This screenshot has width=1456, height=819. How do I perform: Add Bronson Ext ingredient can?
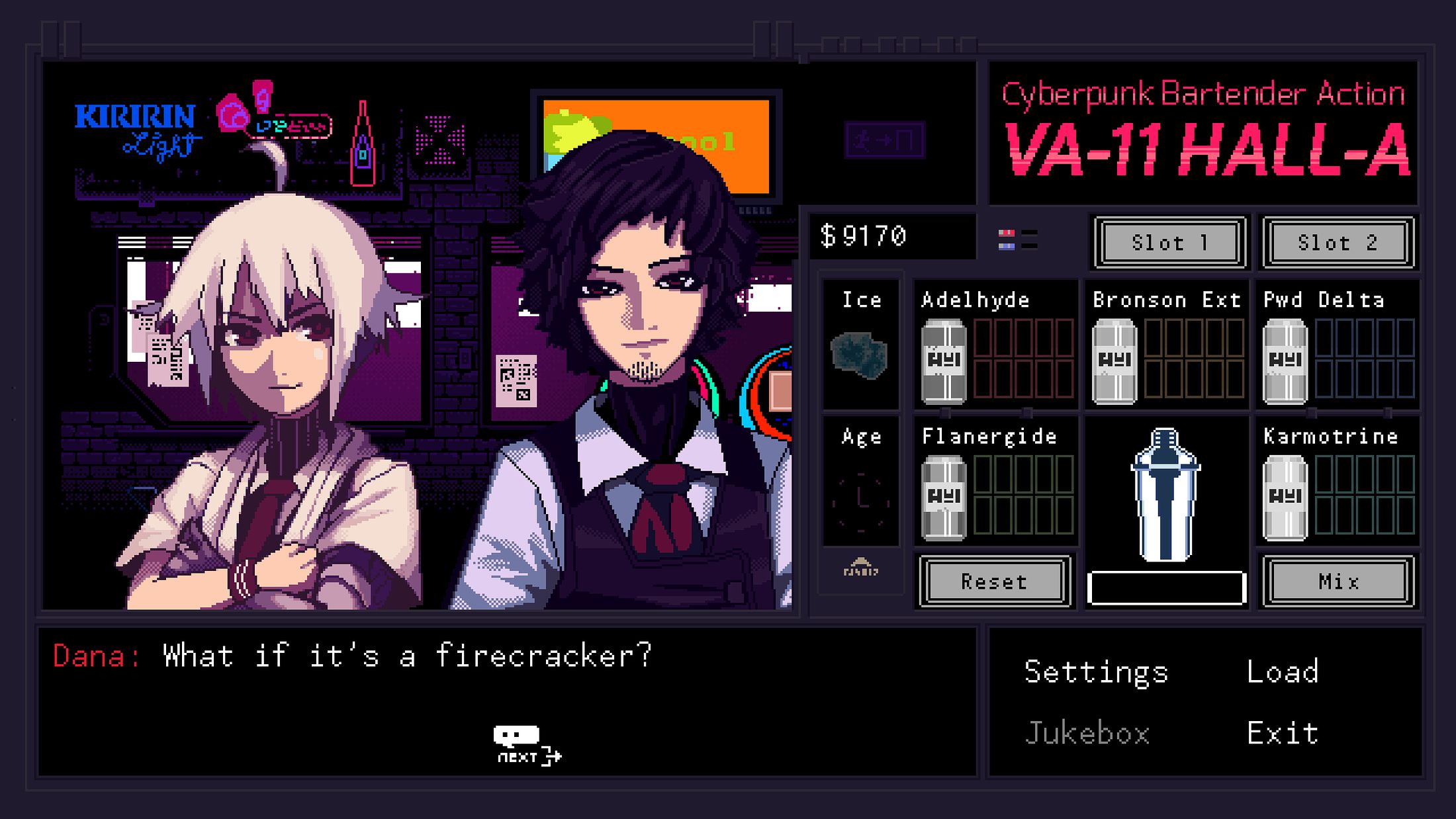1115,361
